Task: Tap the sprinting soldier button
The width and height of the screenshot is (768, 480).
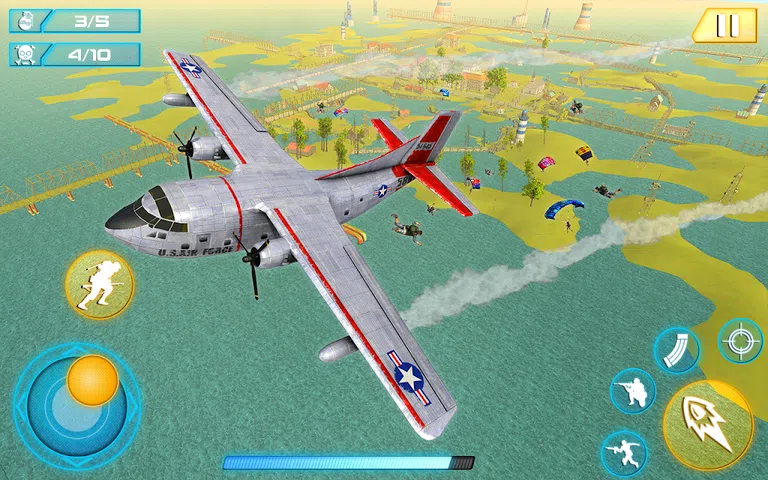Action: click(x=99, y=285)
